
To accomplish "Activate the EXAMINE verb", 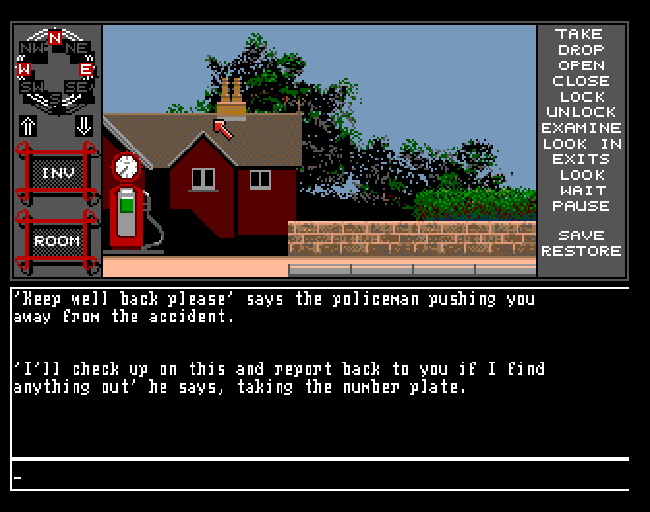I will click(580, 128).
